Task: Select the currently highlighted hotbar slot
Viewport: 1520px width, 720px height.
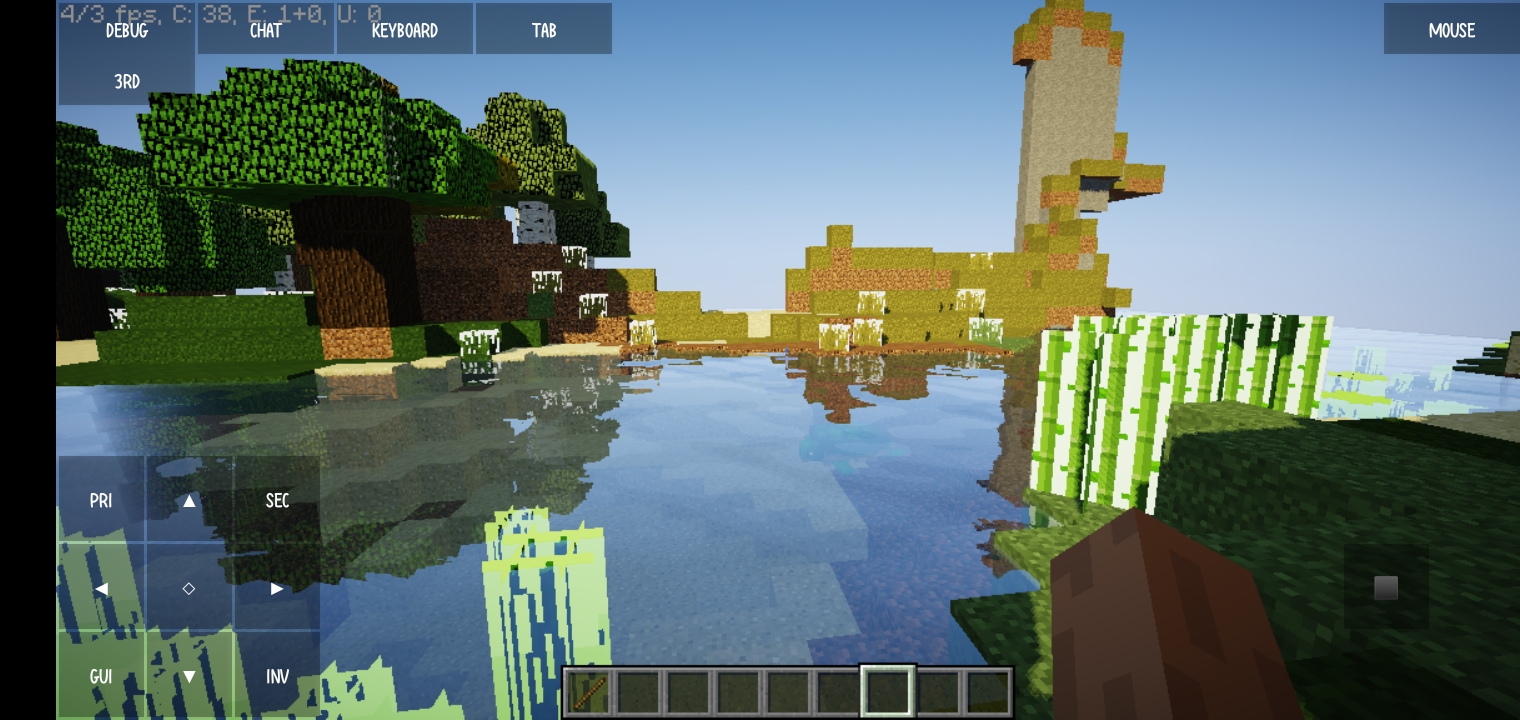Action: pyautogui.click(x=887, y=690)
